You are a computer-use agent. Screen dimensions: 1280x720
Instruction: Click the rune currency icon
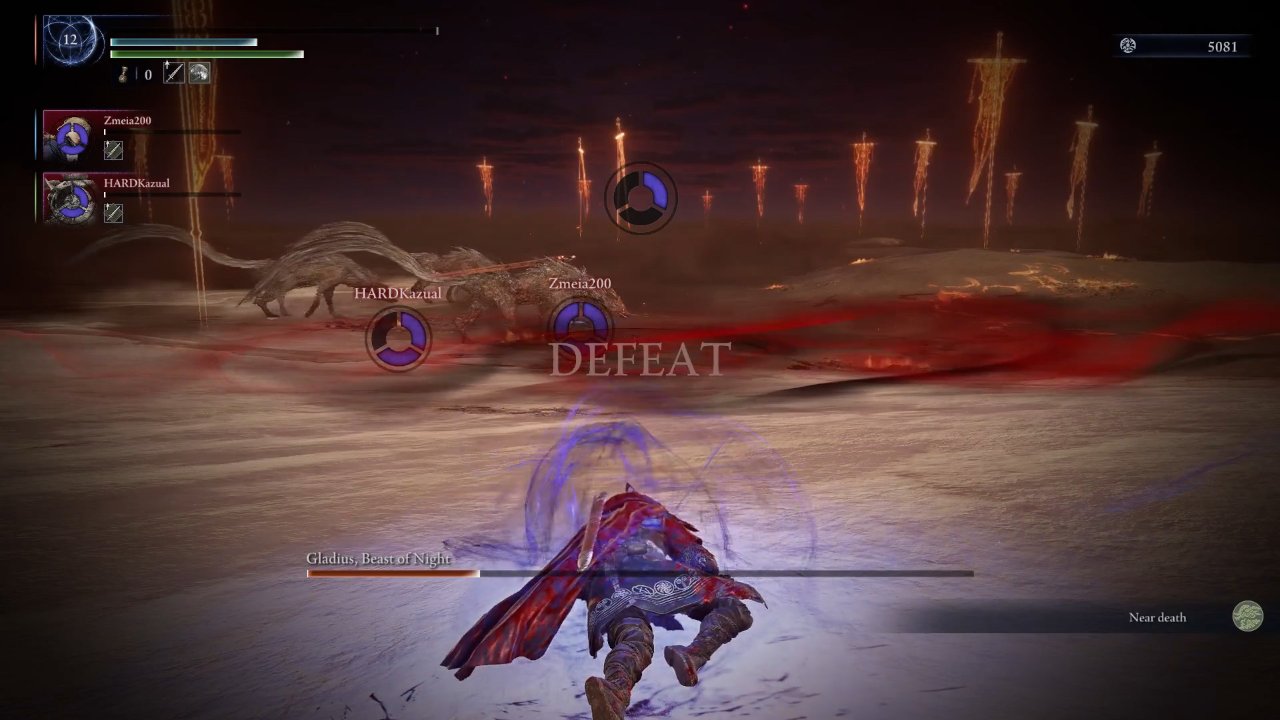point(1128,46)
